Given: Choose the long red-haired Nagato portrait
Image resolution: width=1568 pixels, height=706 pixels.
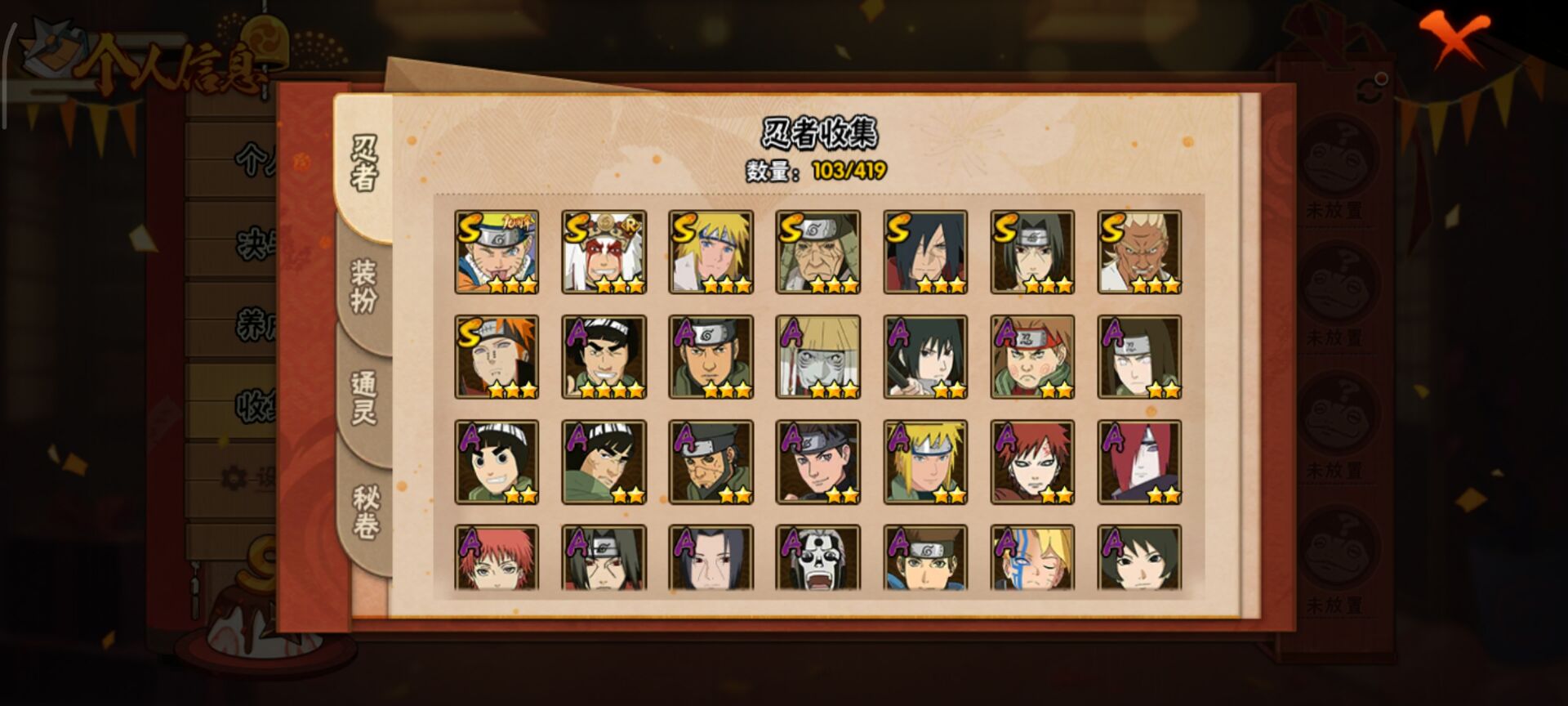Looking at the screenshot, I should click(1139, 462).
